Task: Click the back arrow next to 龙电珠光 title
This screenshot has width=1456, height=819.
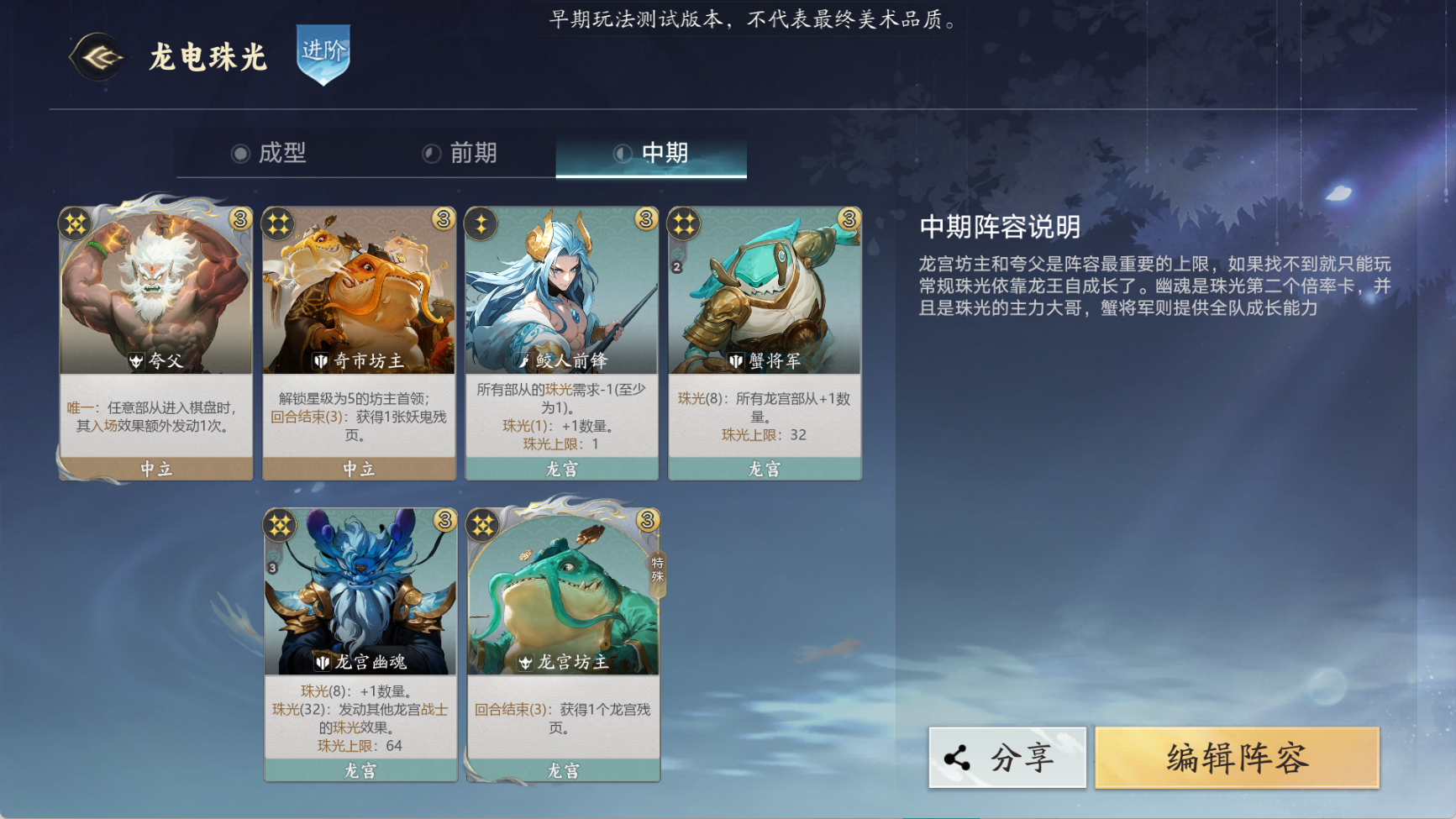Action: [97, 58]
